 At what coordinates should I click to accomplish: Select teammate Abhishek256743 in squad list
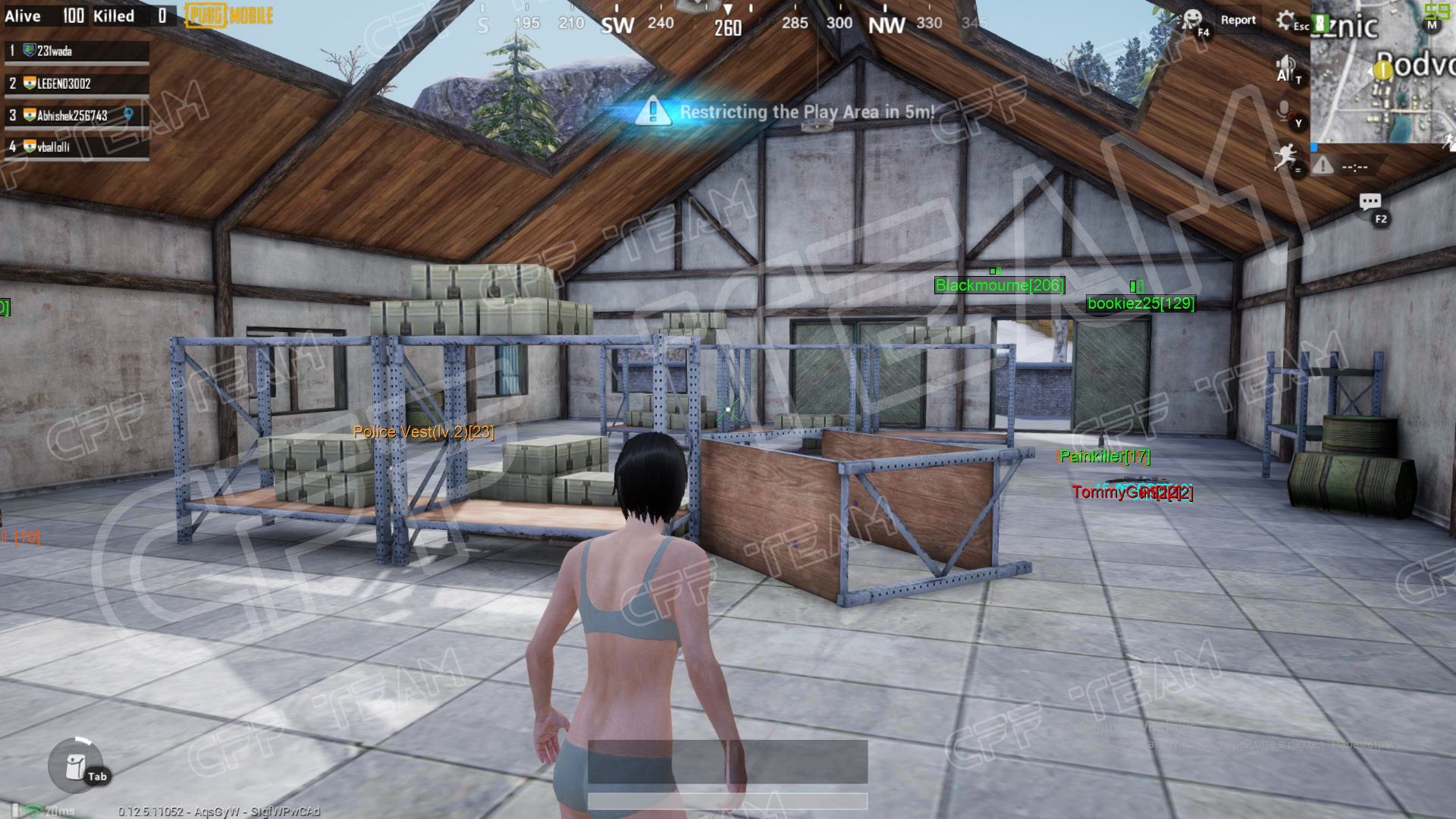click(x=76, y=115)
